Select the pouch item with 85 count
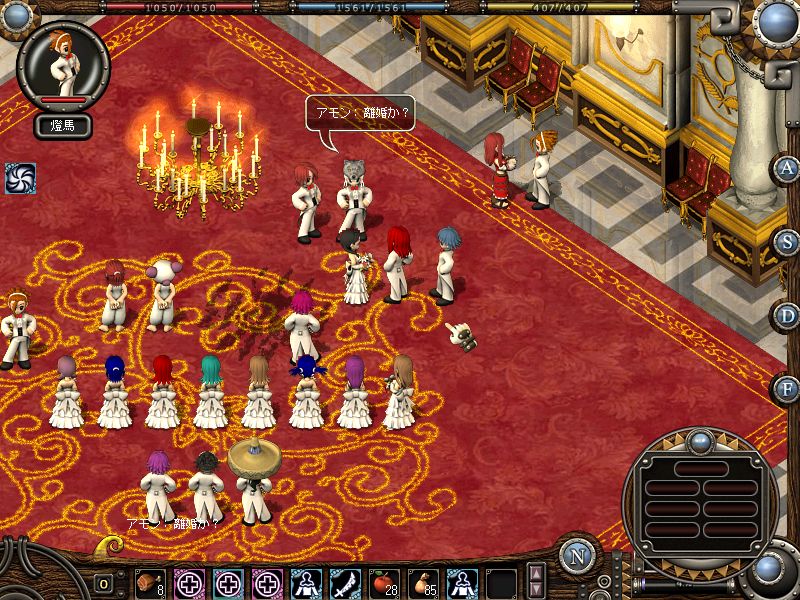The width and height of the screenshot is (800, 600). 423,582
